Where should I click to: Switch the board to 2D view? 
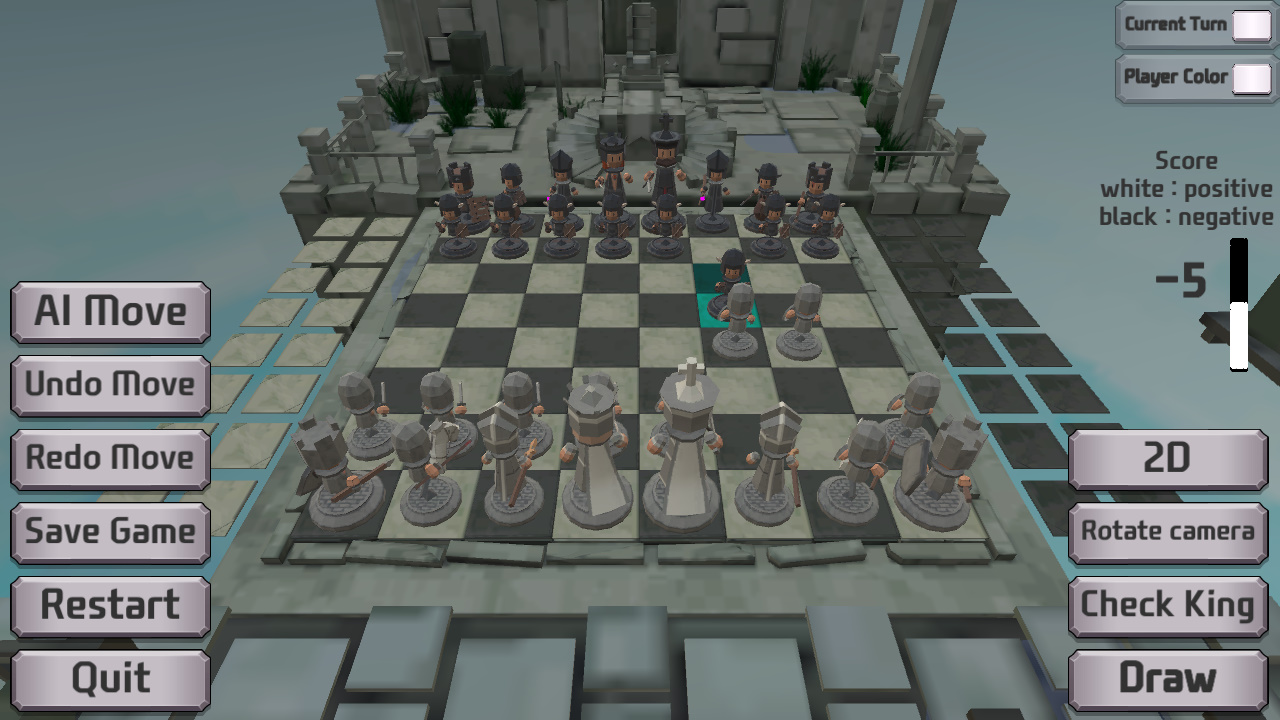pyautogui.click(x=1167, y=459)
